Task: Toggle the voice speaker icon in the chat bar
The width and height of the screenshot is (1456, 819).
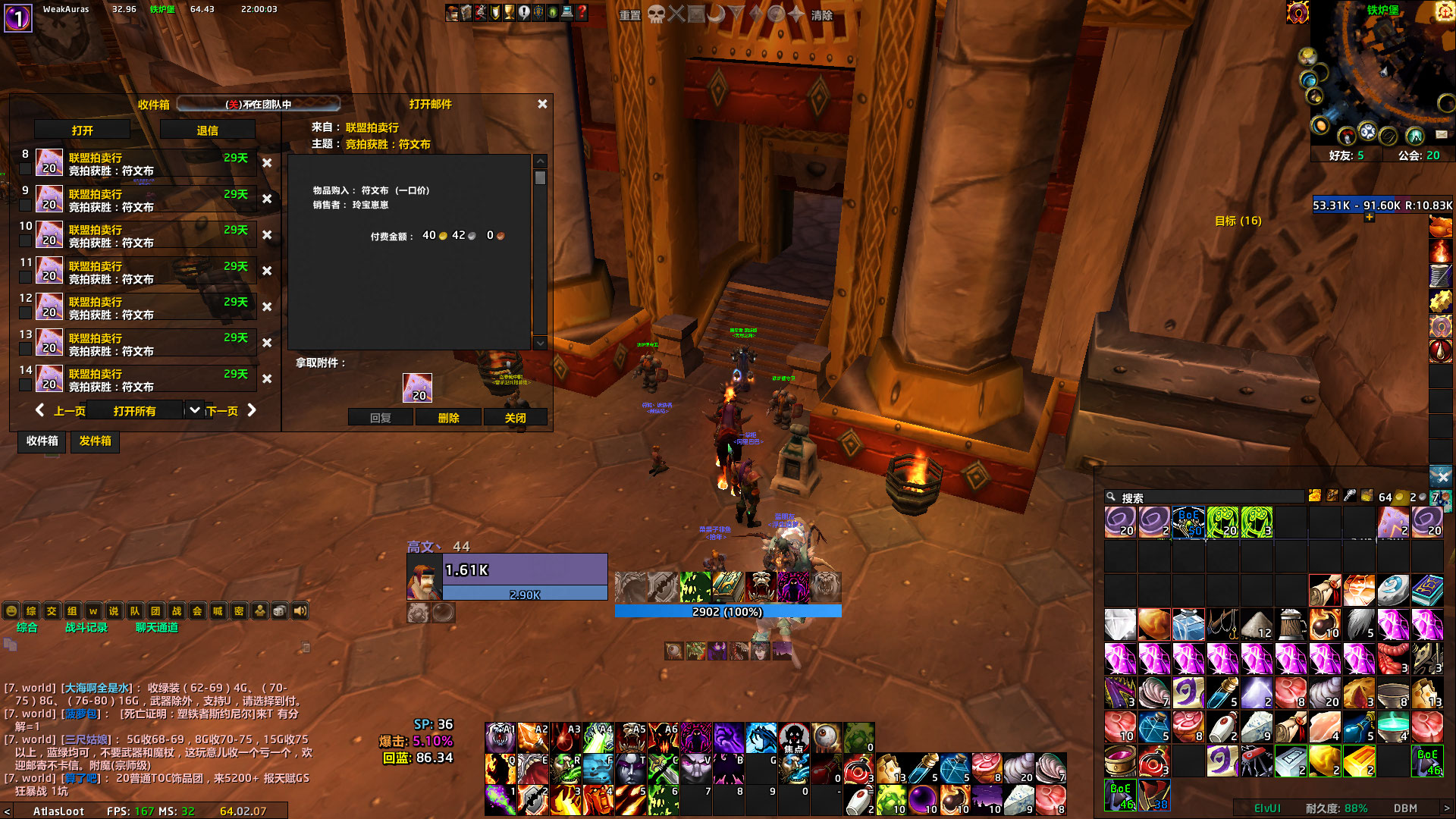Action: tap(300, 610)
